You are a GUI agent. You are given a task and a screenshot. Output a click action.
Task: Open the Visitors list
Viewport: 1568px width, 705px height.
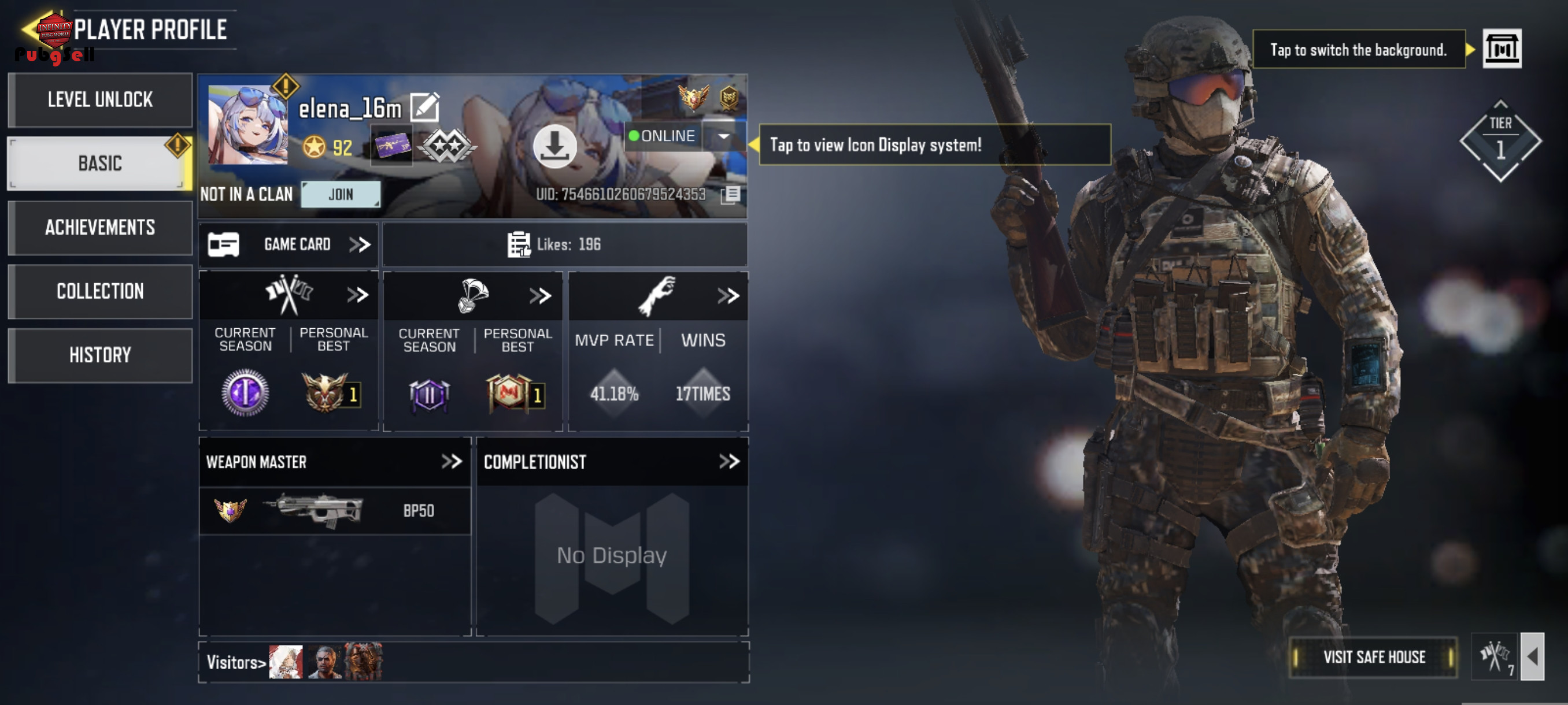[236, 662]
